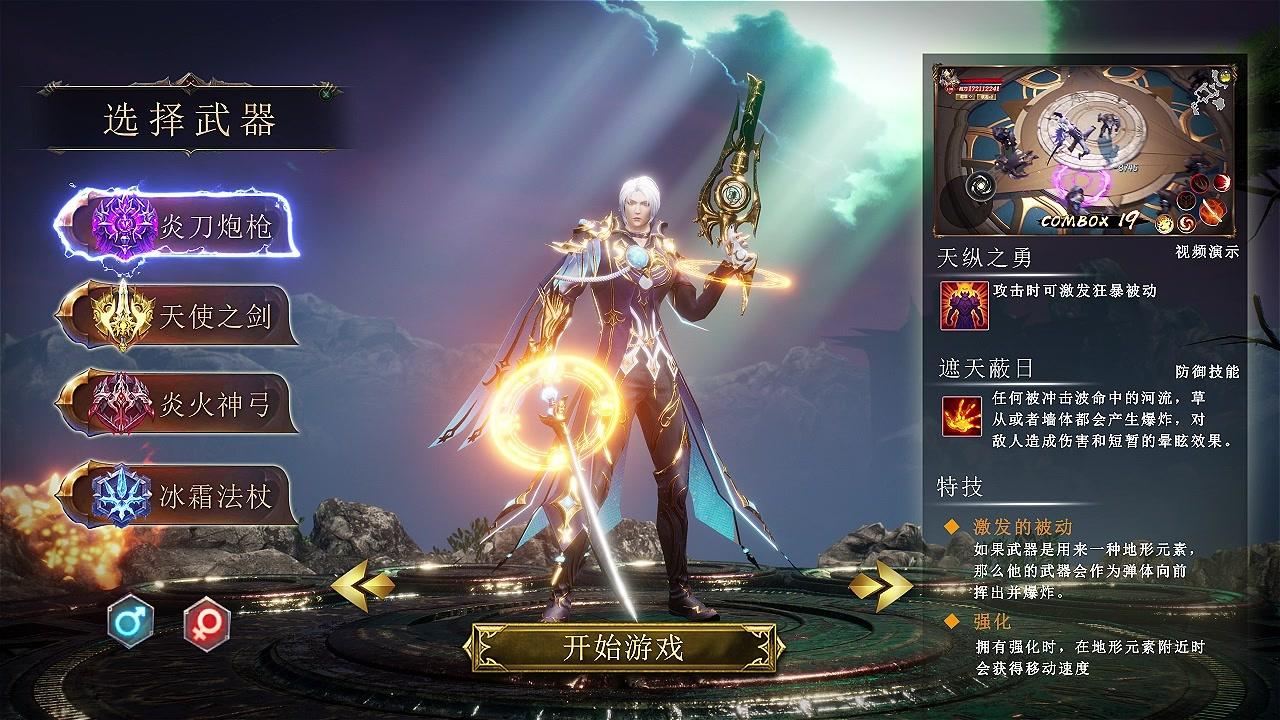Switch to the female gender icon
This screenshot has width=1280, height=720.
(207, 624)
